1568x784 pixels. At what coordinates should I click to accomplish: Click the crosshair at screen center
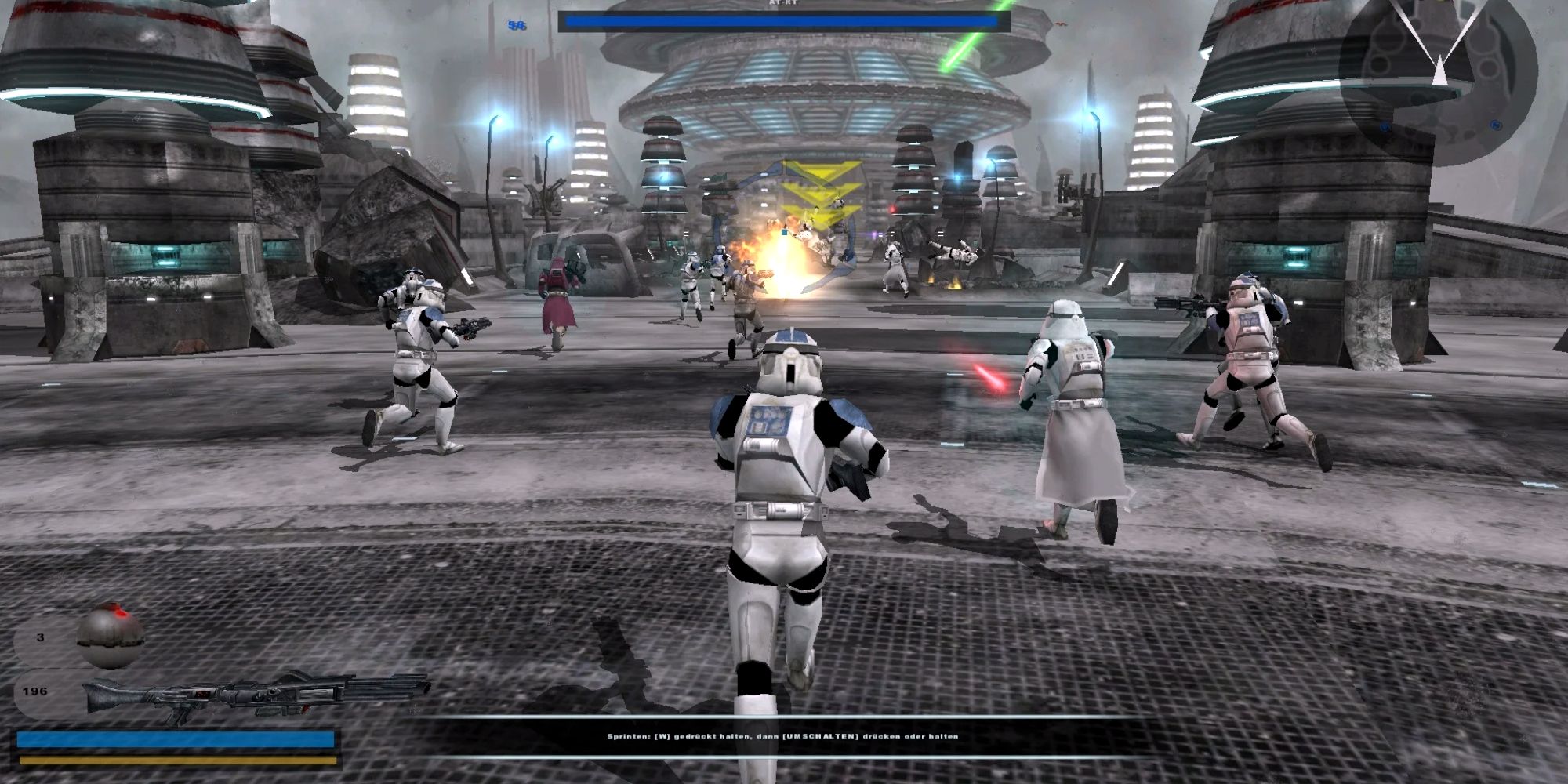[x=784, y=392]
